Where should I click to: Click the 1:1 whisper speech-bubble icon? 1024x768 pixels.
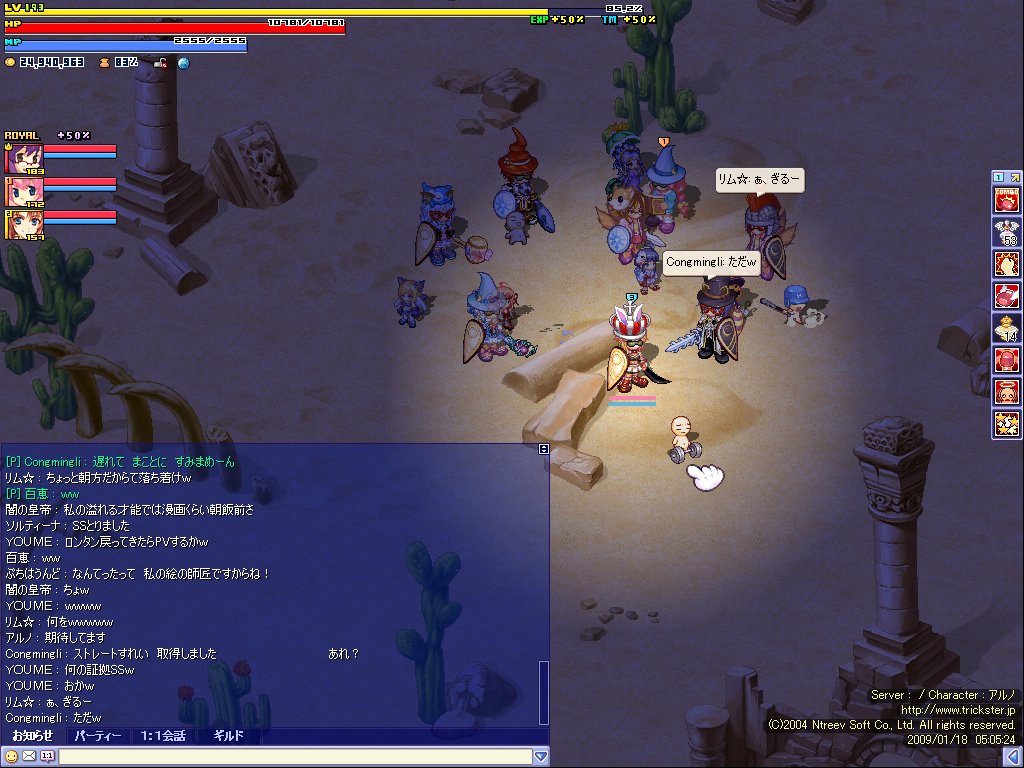pyautogui.click(x=46, y=756)
